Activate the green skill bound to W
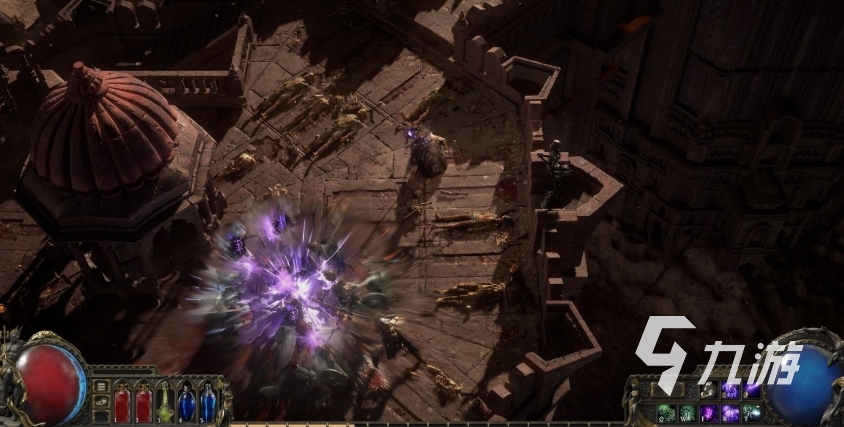Image resolution: width=844 pixels, height=427 pixels. pos(688,412)
